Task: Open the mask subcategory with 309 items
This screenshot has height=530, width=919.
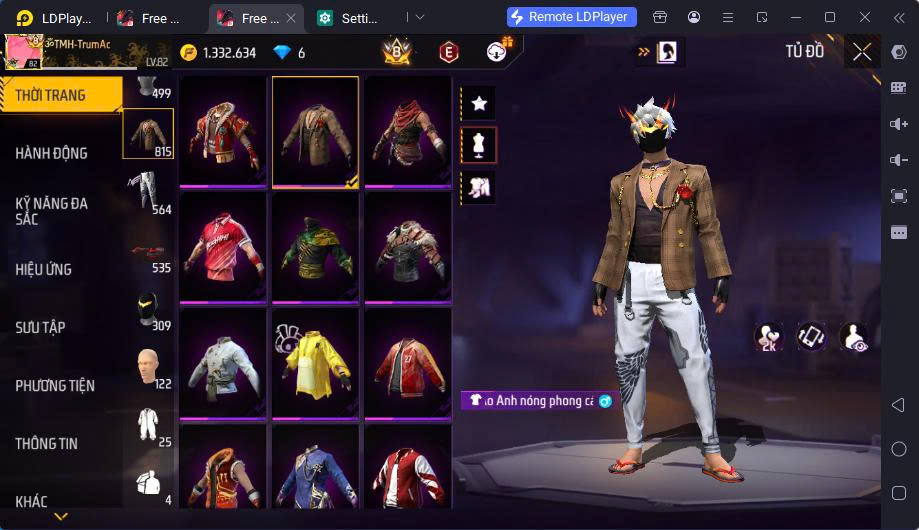Action: pyautogui.click(x=148, y=310)
